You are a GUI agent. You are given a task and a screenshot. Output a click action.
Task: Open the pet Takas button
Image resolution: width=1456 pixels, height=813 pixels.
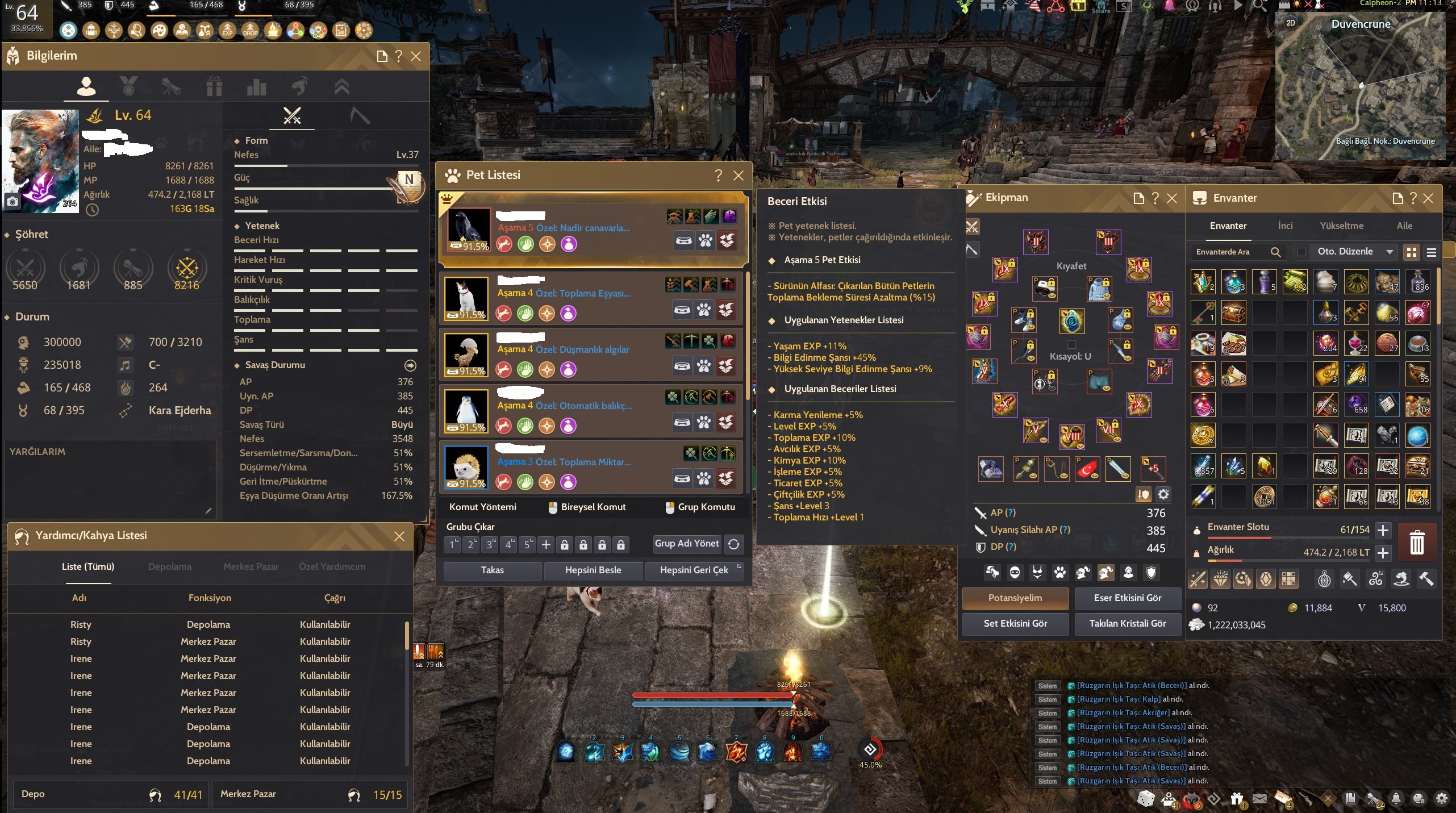492,570
